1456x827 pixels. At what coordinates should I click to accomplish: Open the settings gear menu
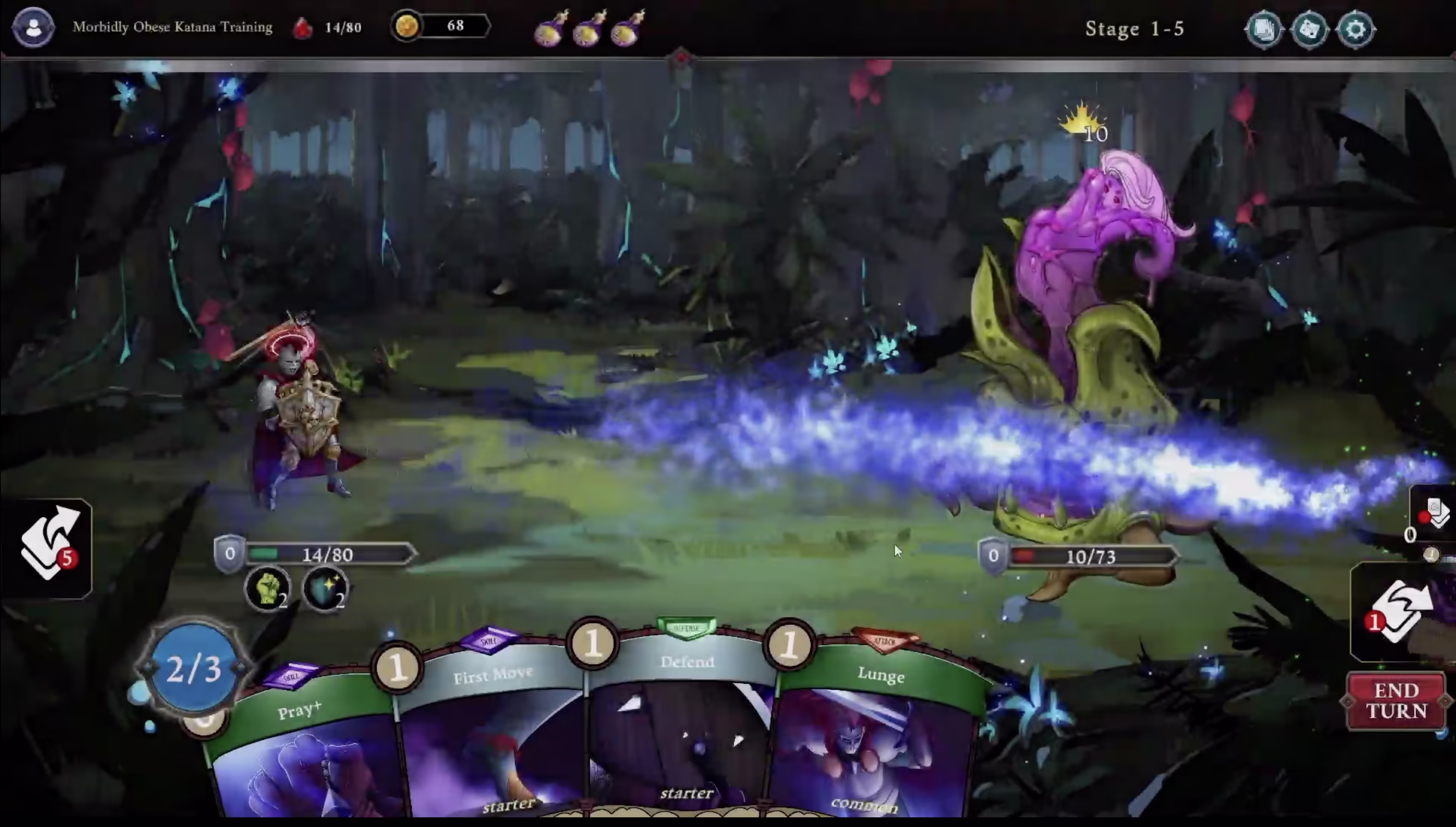coord(1355,29)
